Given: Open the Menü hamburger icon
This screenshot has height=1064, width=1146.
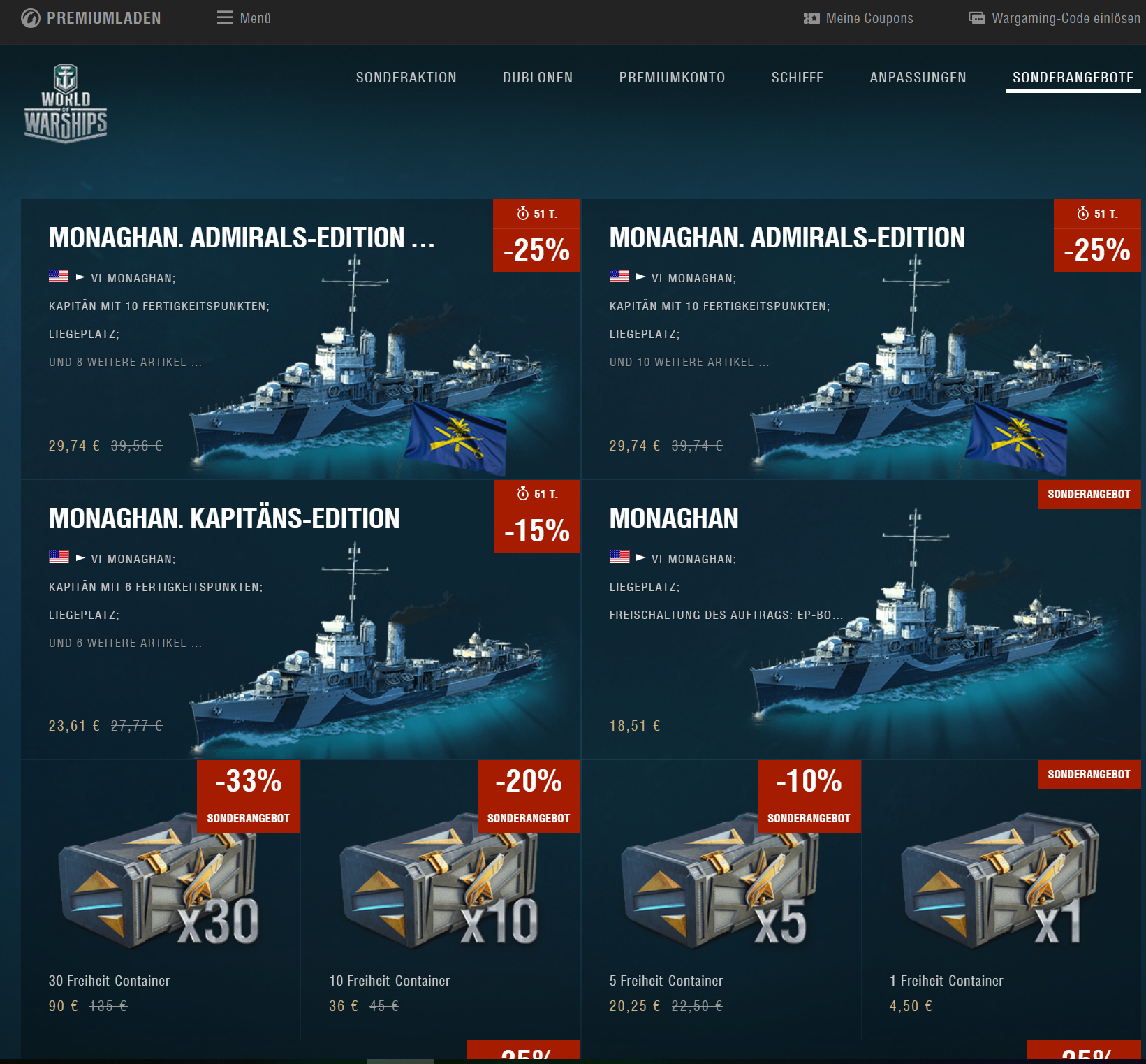Looking at the screenshot, I should coord(224,17).
